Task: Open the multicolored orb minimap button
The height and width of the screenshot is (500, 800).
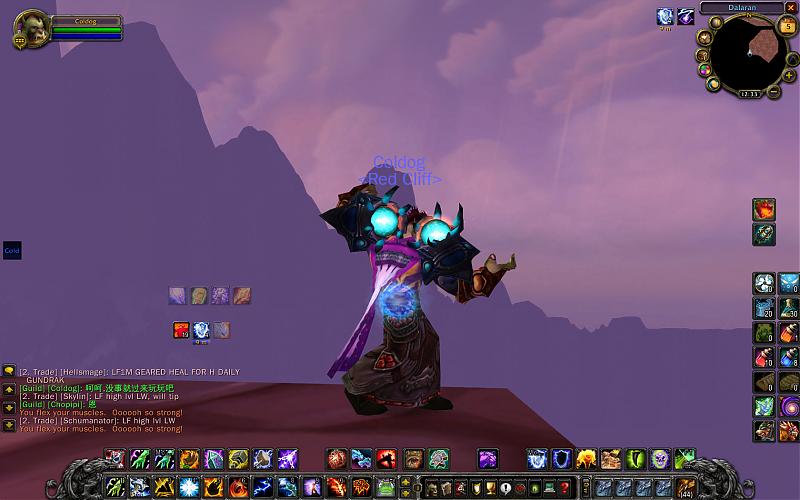Action: (x=704, y=69)
